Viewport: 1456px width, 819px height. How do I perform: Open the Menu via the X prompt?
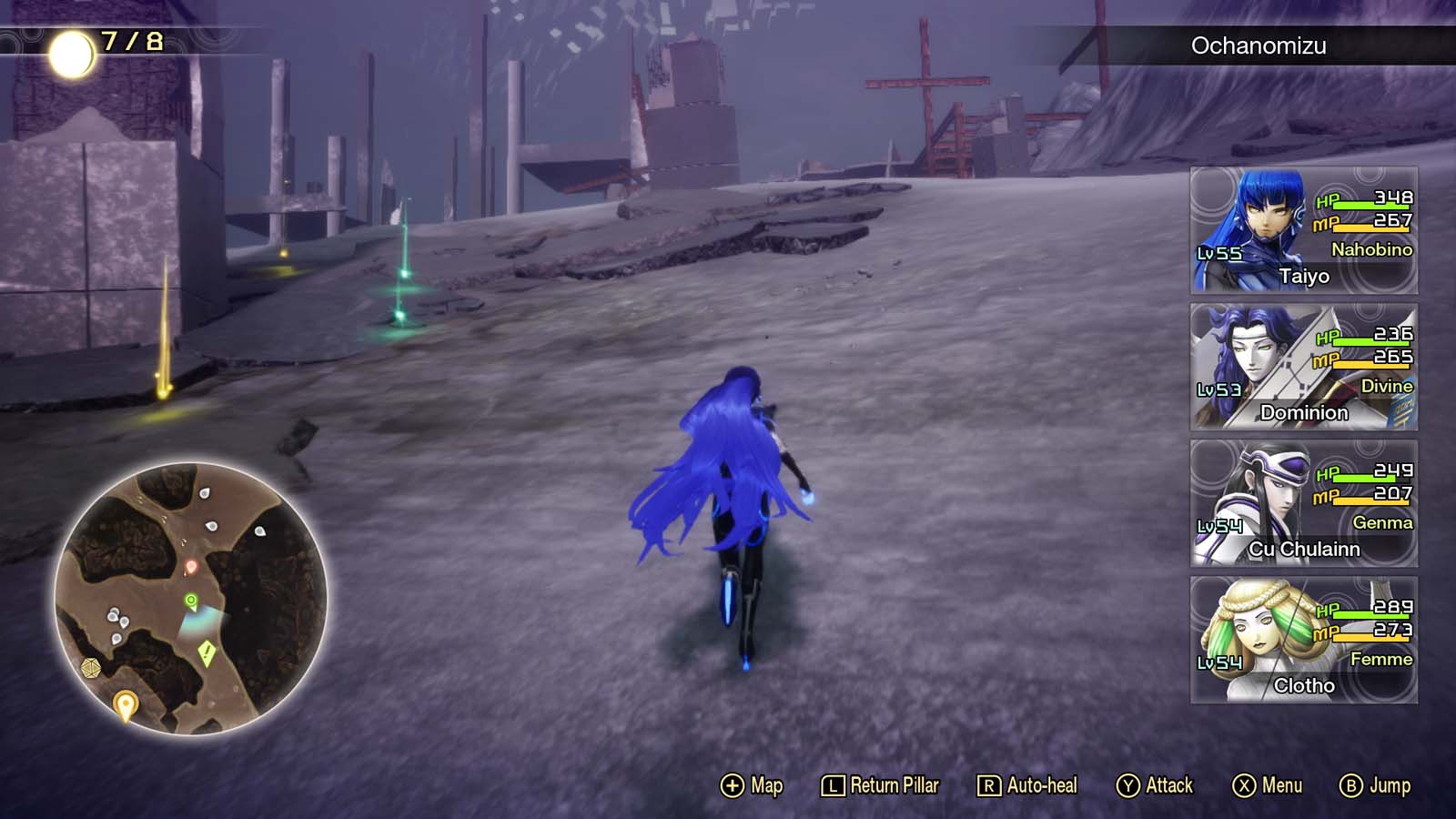click(1246, 784)
